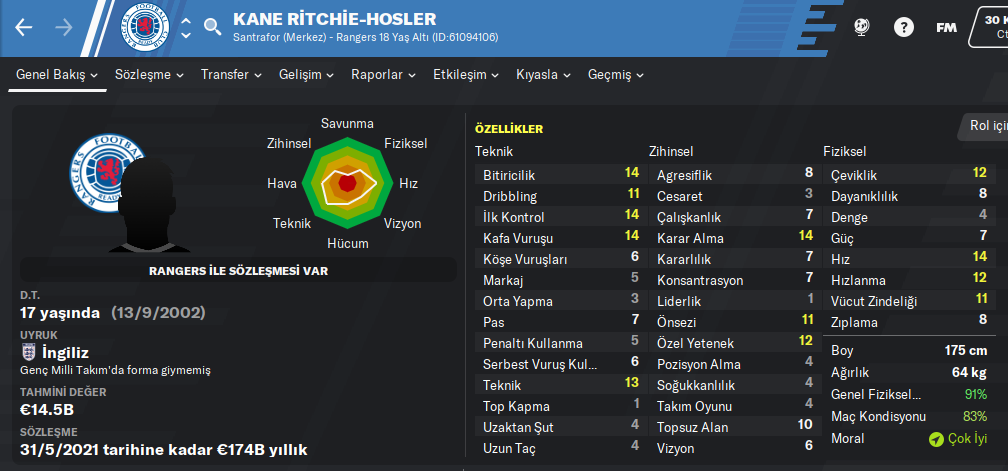The width and height of the screenshot is (1008, 471).
Task: Open the Transfer menu
Action: tap(230, 75)
